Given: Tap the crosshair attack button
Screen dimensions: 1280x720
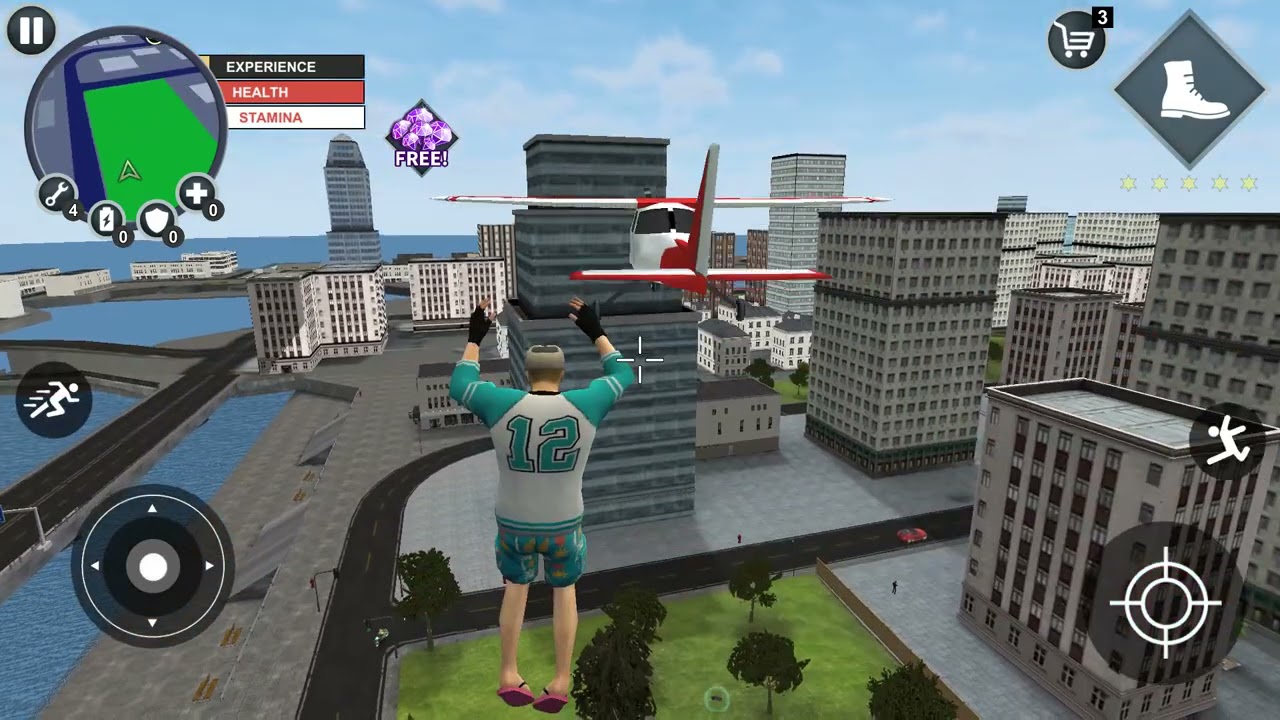Looking at the screenshot, I should [1165, 603].
